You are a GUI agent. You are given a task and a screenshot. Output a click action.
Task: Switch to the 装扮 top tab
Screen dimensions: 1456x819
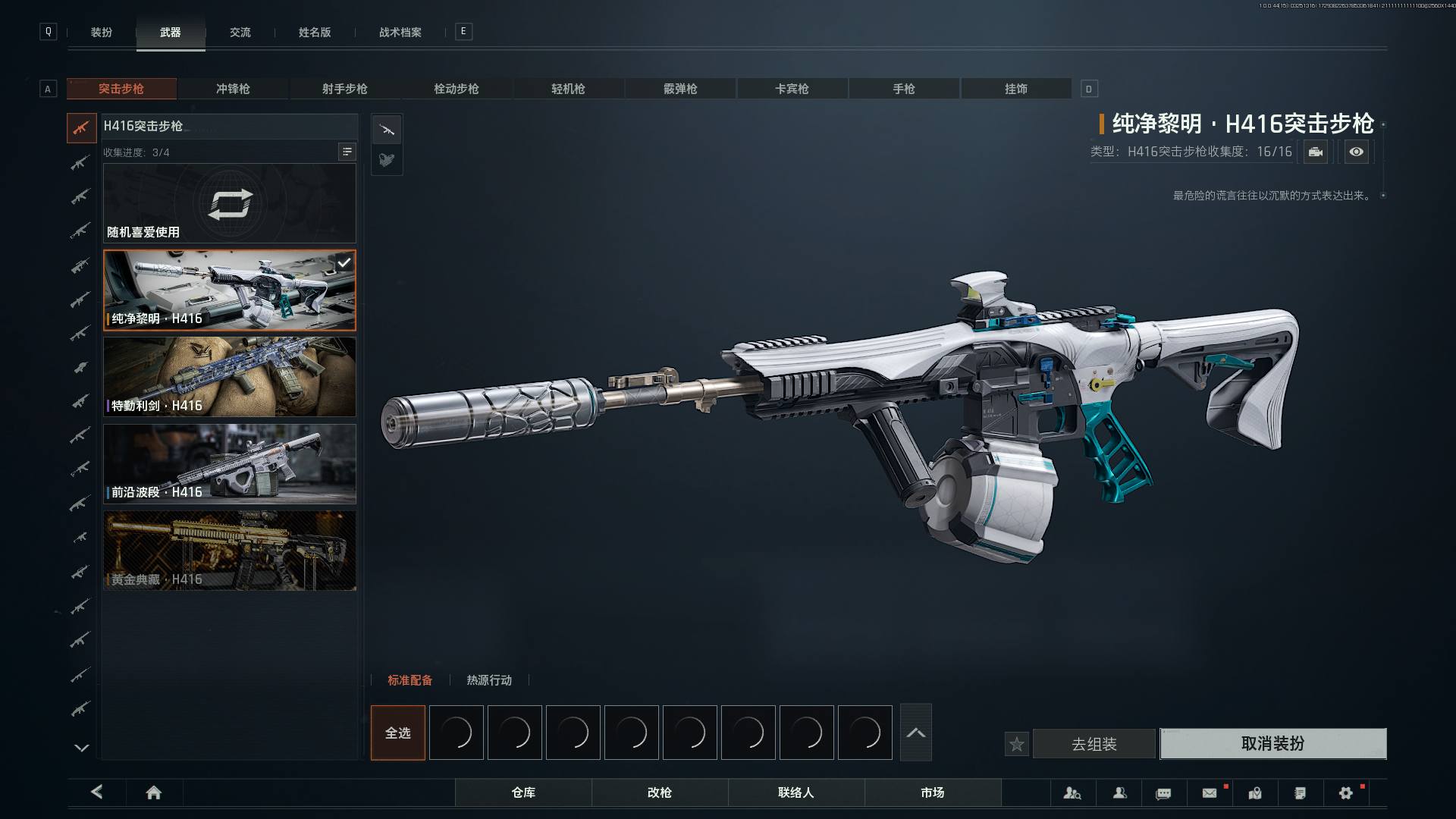point(102,33)
